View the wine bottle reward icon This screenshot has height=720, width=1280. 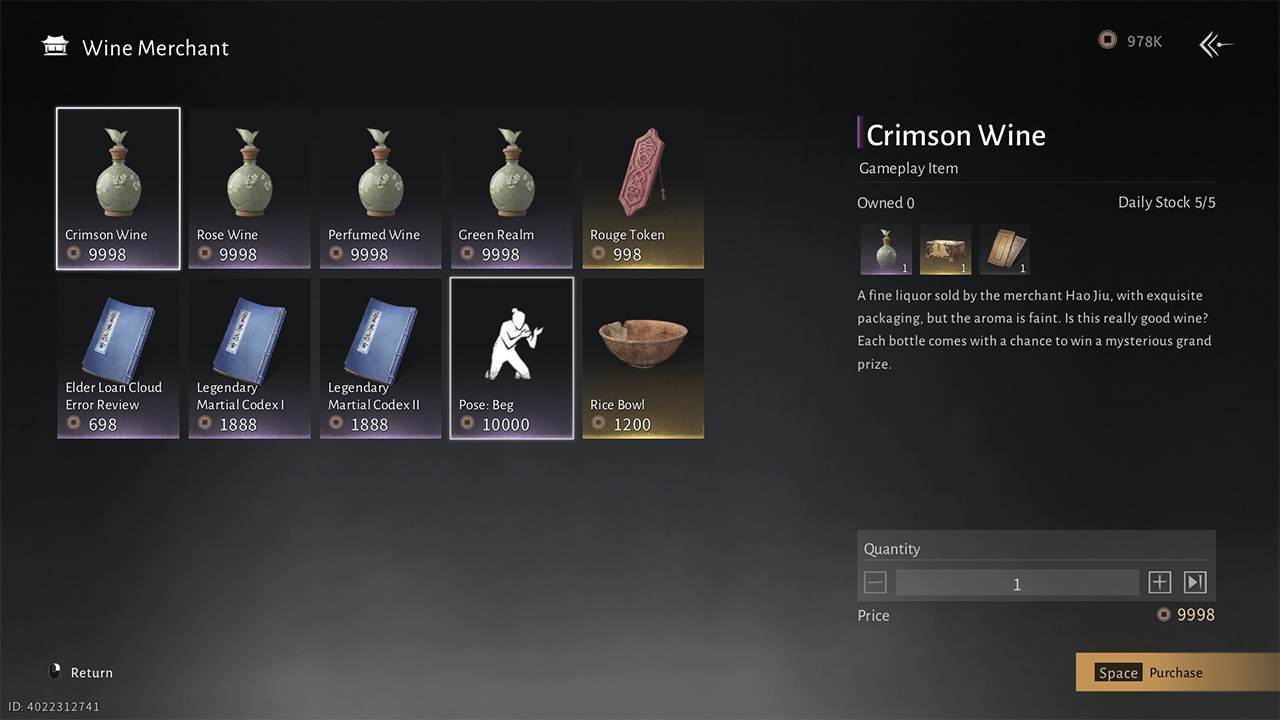tap(885, 249)
